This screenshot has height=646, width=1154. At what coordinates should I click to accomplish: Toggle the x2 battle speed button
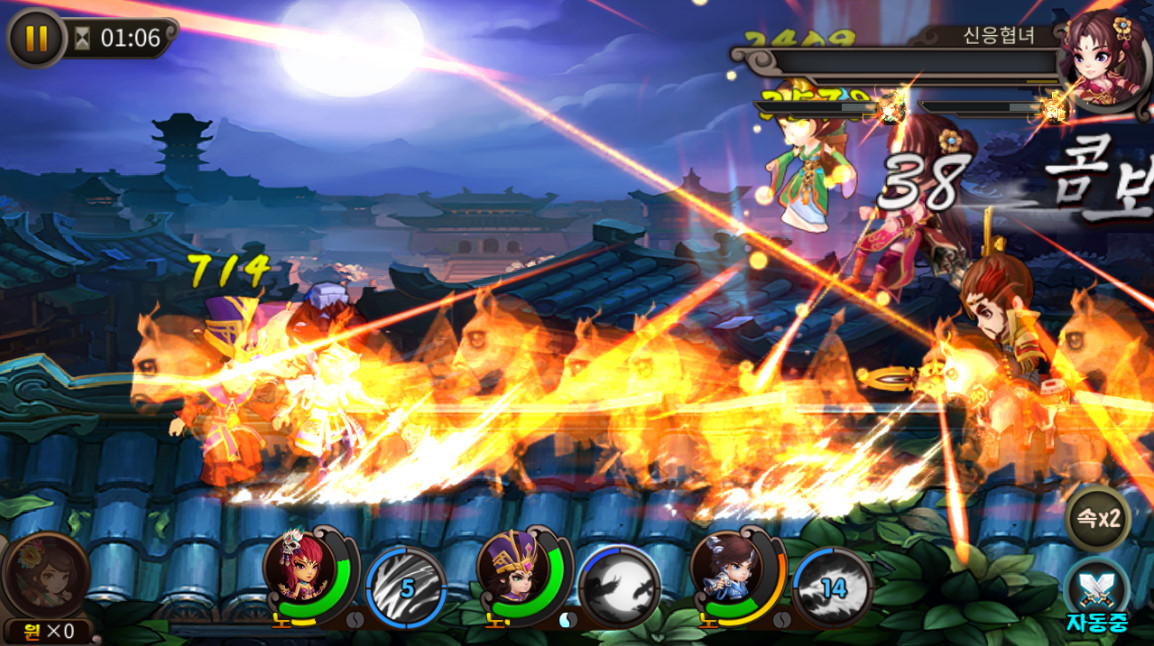point(1097,519)
